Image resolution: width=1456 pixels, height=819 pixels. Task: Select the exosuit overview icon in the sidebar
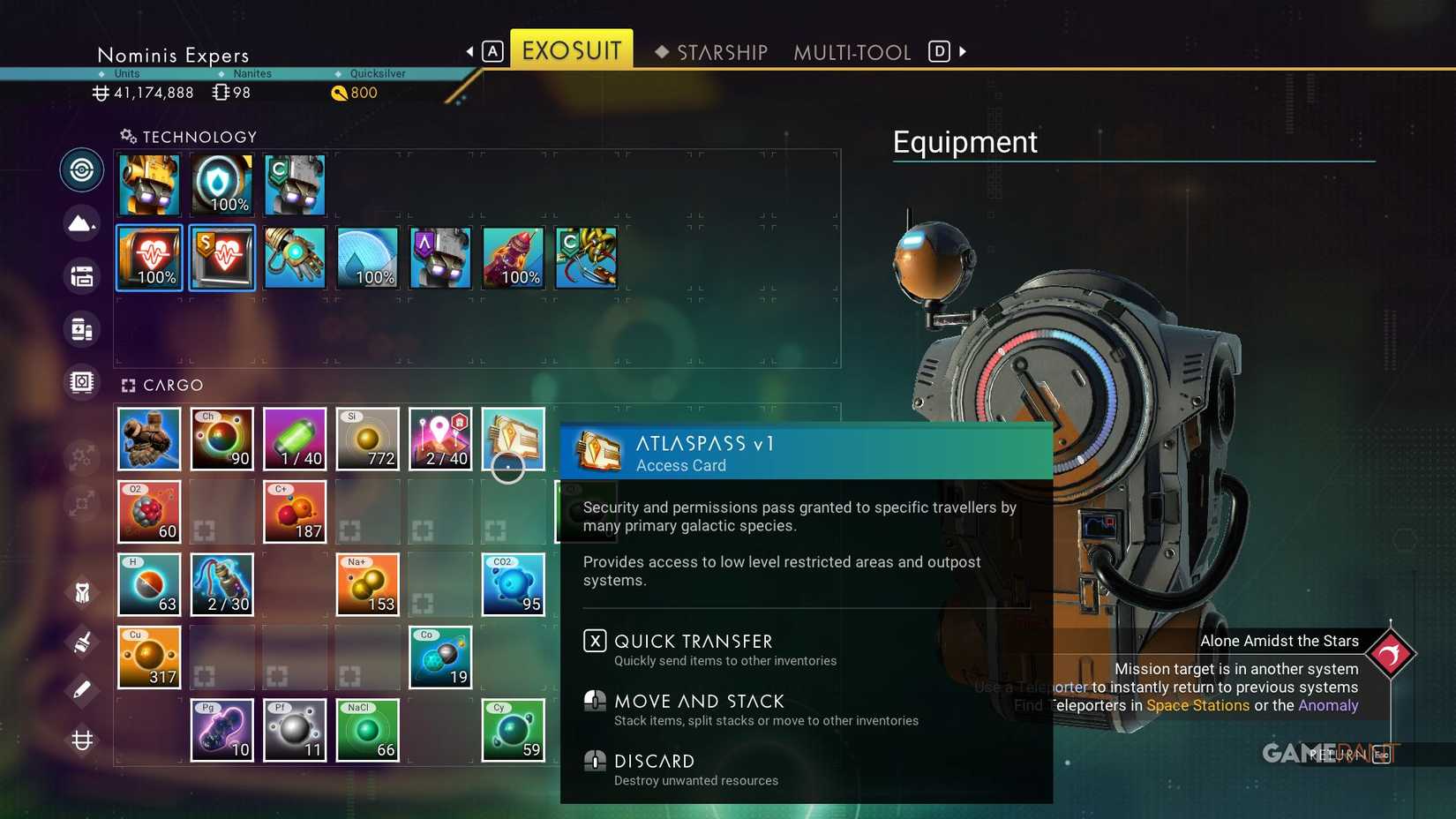coord(81,169)
